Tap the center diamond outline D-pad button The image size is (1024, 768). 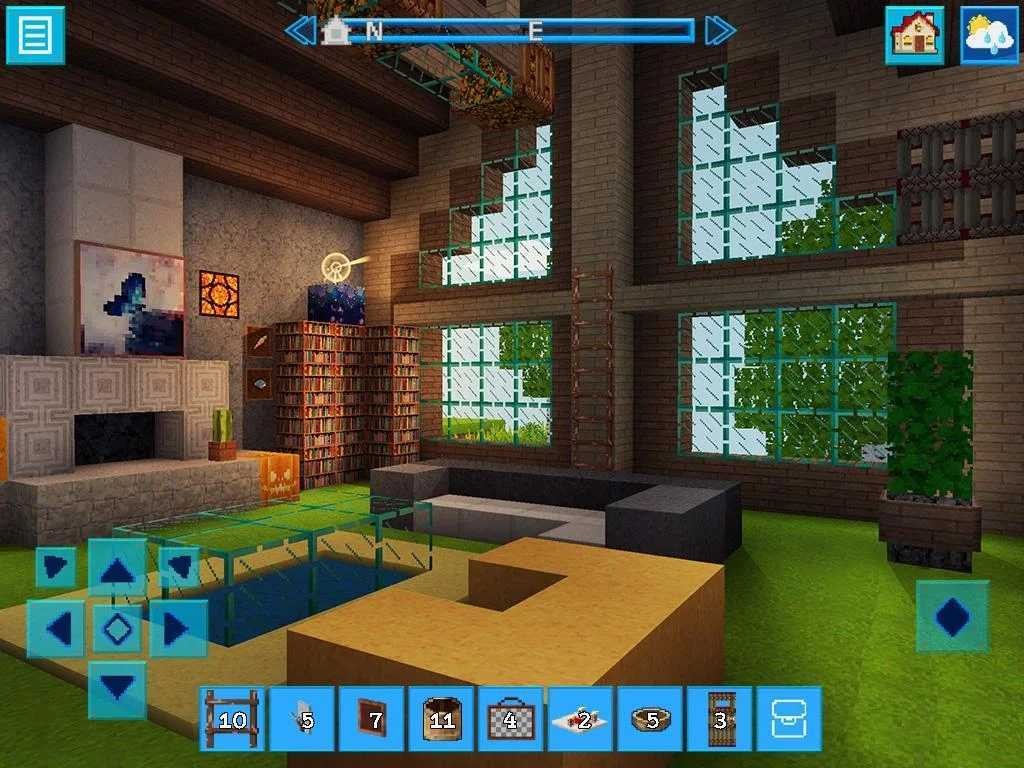tap(118, 629)
